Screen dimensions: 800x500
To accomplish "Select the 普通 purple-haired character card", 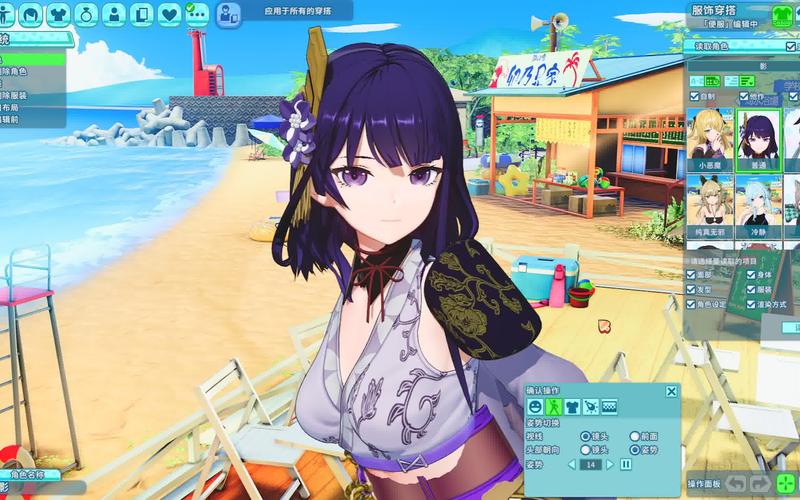I will [x=757, y=138].
